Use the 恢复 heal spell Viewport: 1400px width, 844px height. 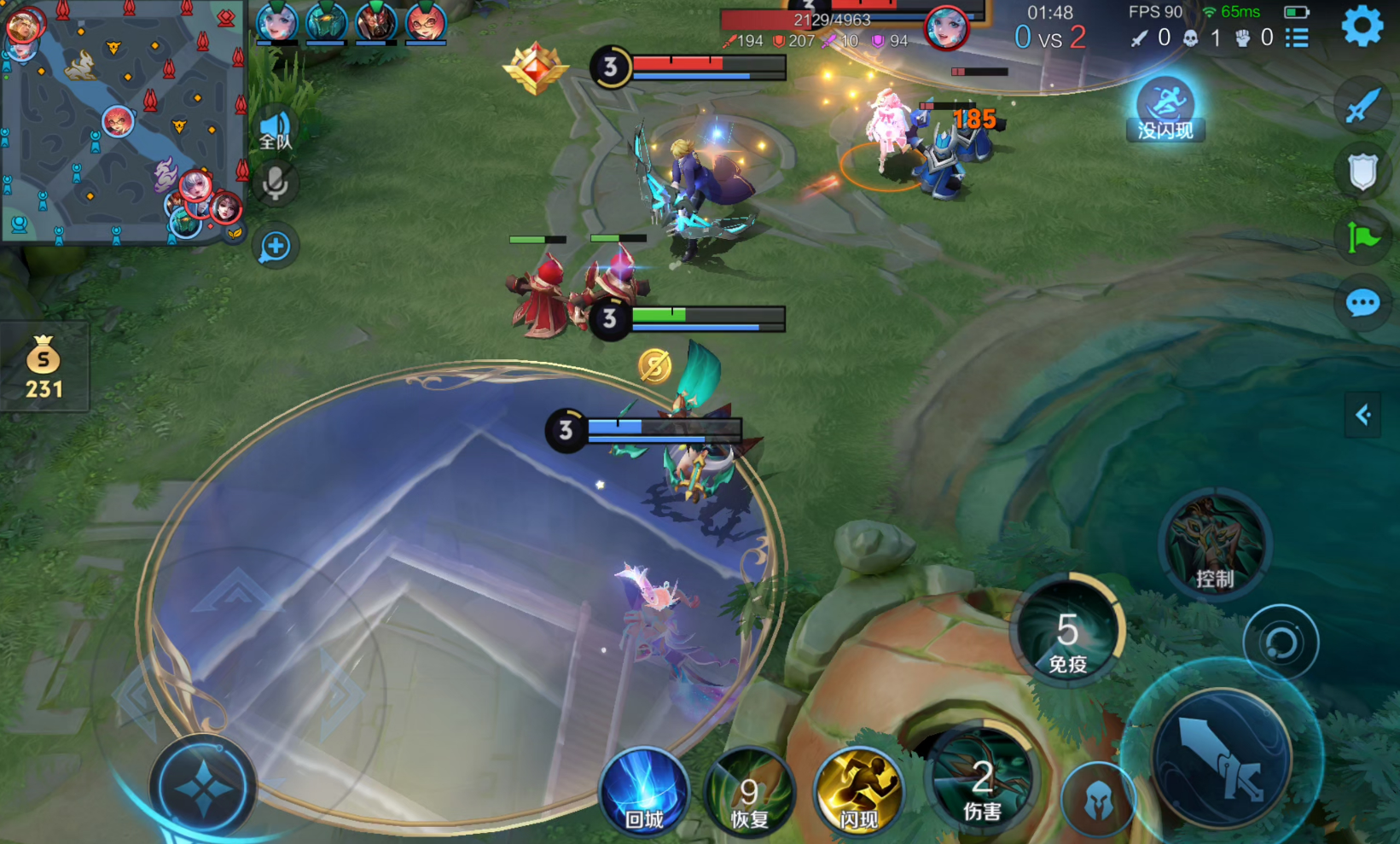coord(749,794)
